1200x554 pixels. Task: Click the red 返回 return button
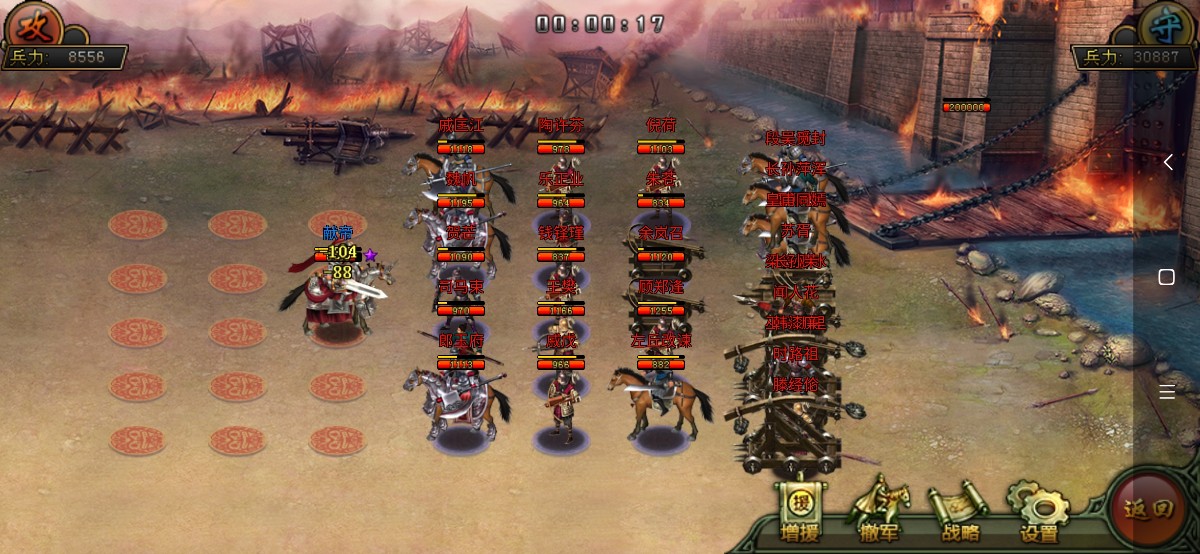(x=1147, y=509)
